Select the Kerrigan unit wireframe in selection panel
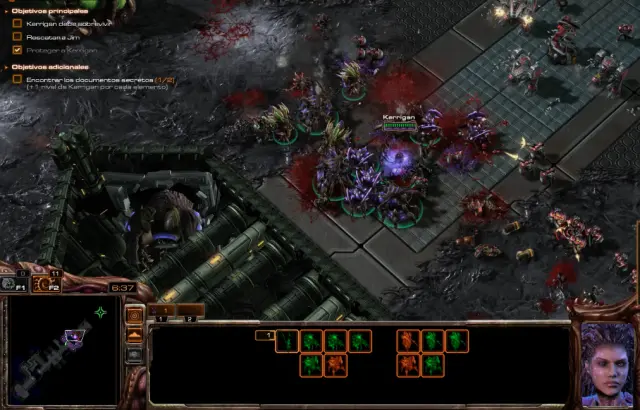The height and width of the screenshot is (410, 640). 287,341
